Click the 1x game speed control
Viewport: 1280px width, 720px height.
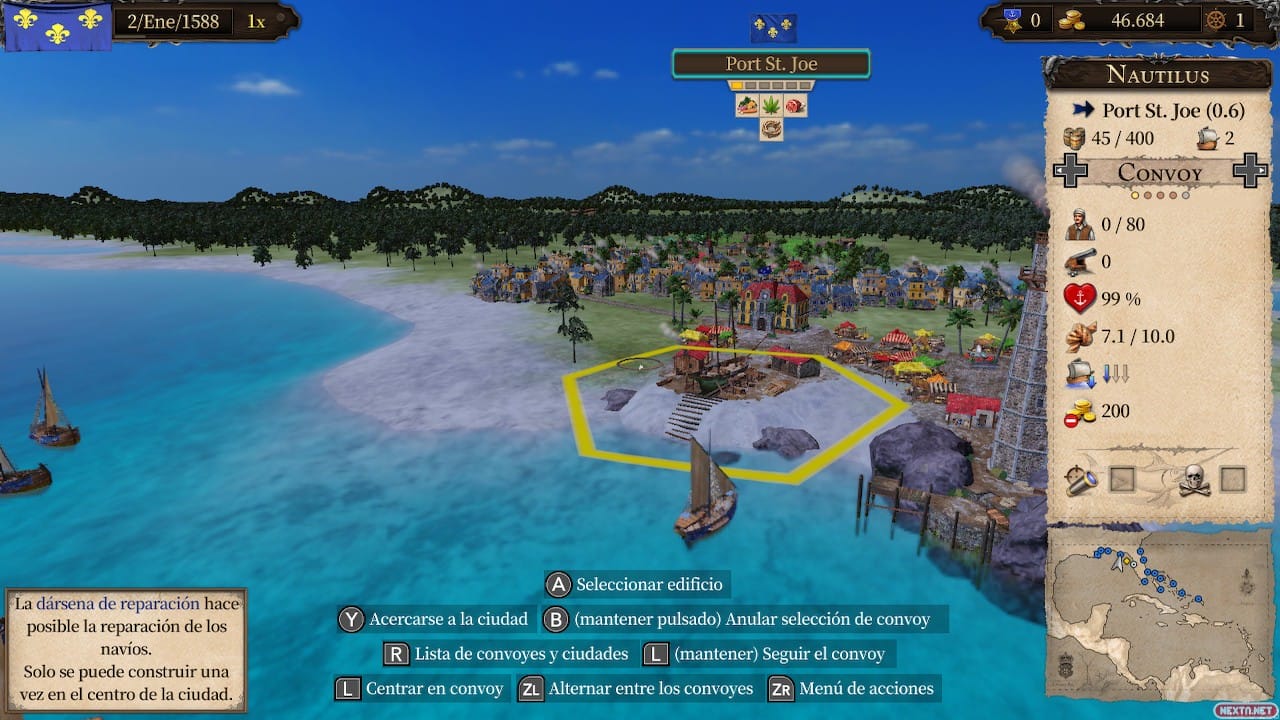(258, 20)
